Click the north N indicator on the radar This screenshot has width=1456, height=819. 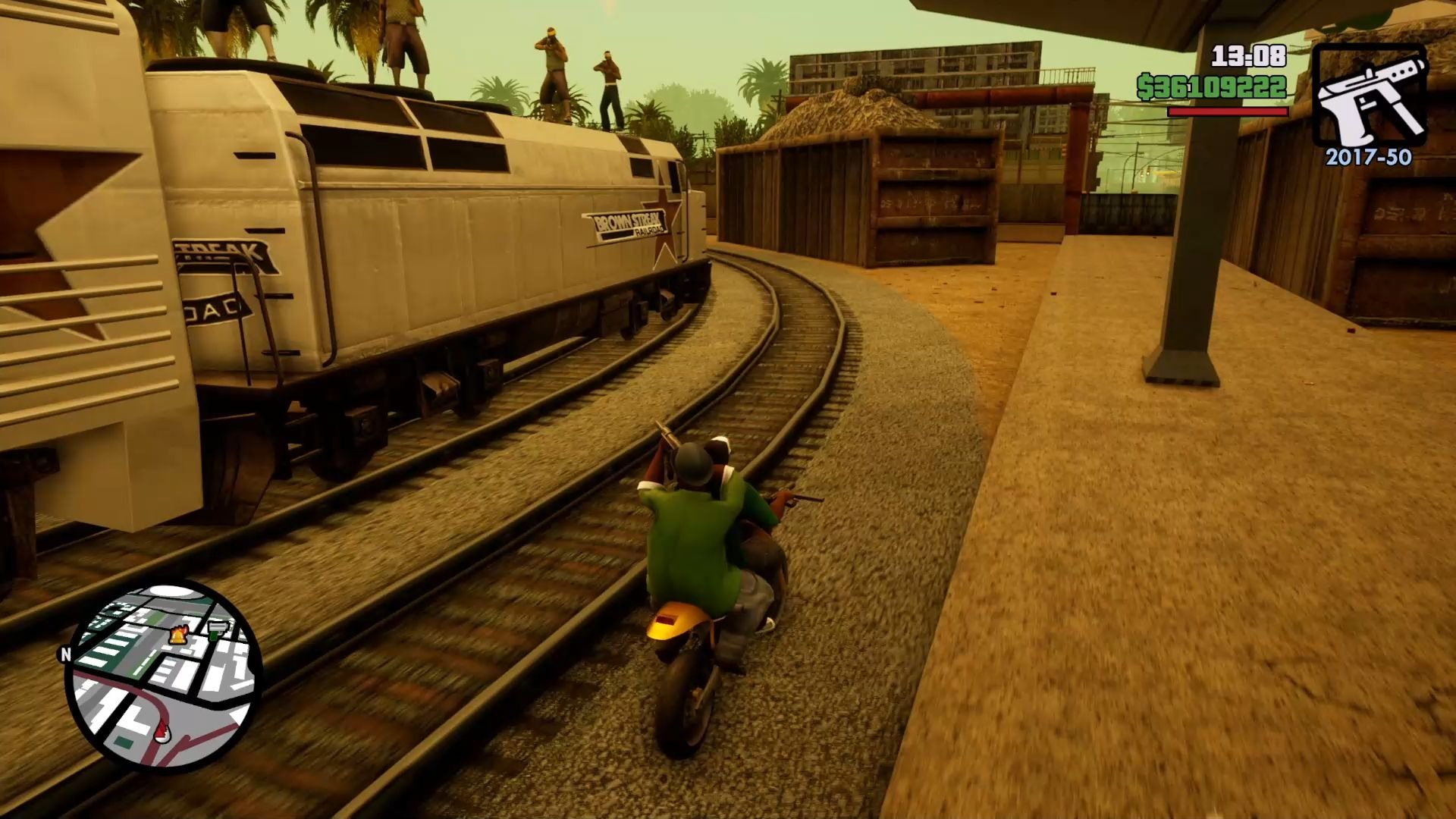click(65, 654)
